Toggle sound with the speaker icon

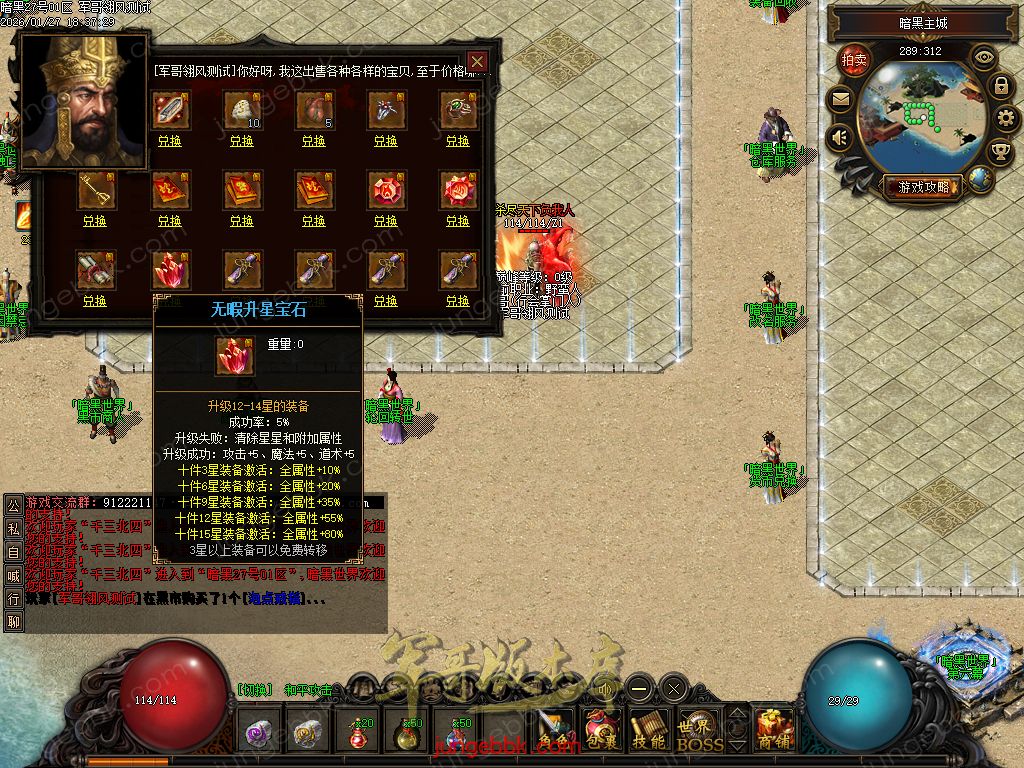point(839,137)
